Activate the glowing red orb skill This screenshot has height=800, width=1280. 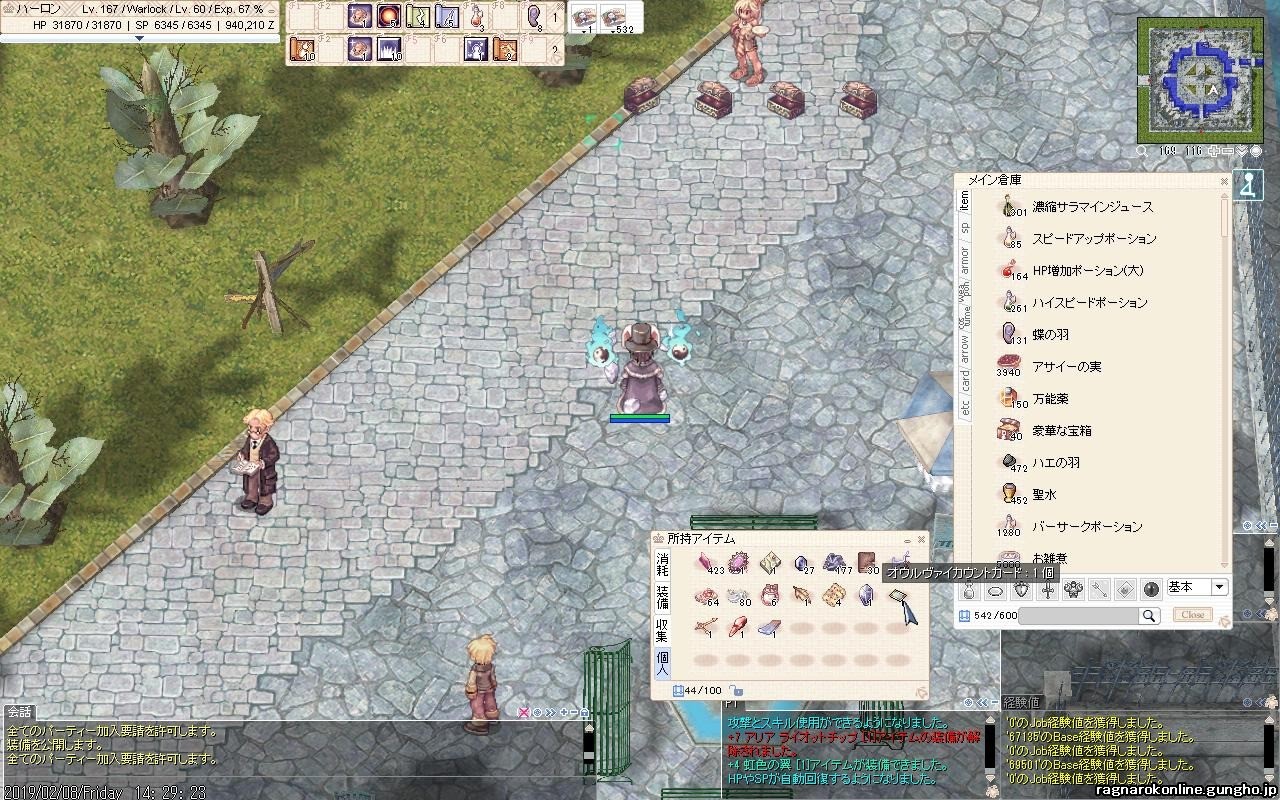click(x=389, y=17)
